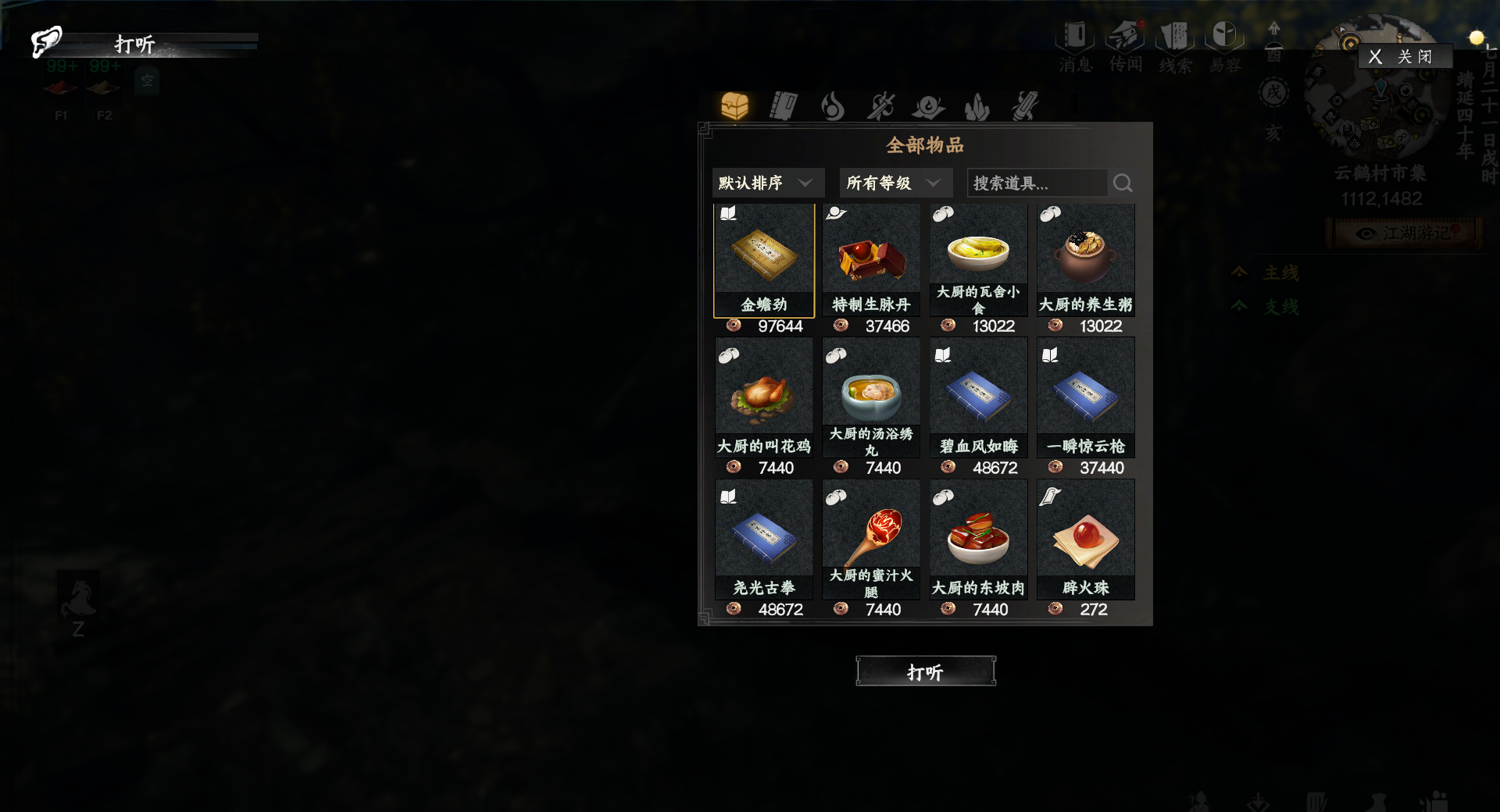The width and height of the screenshot is (1500, 812).
Task: Open the 默认排序 sort dropdown
Action: pos(767,182)
